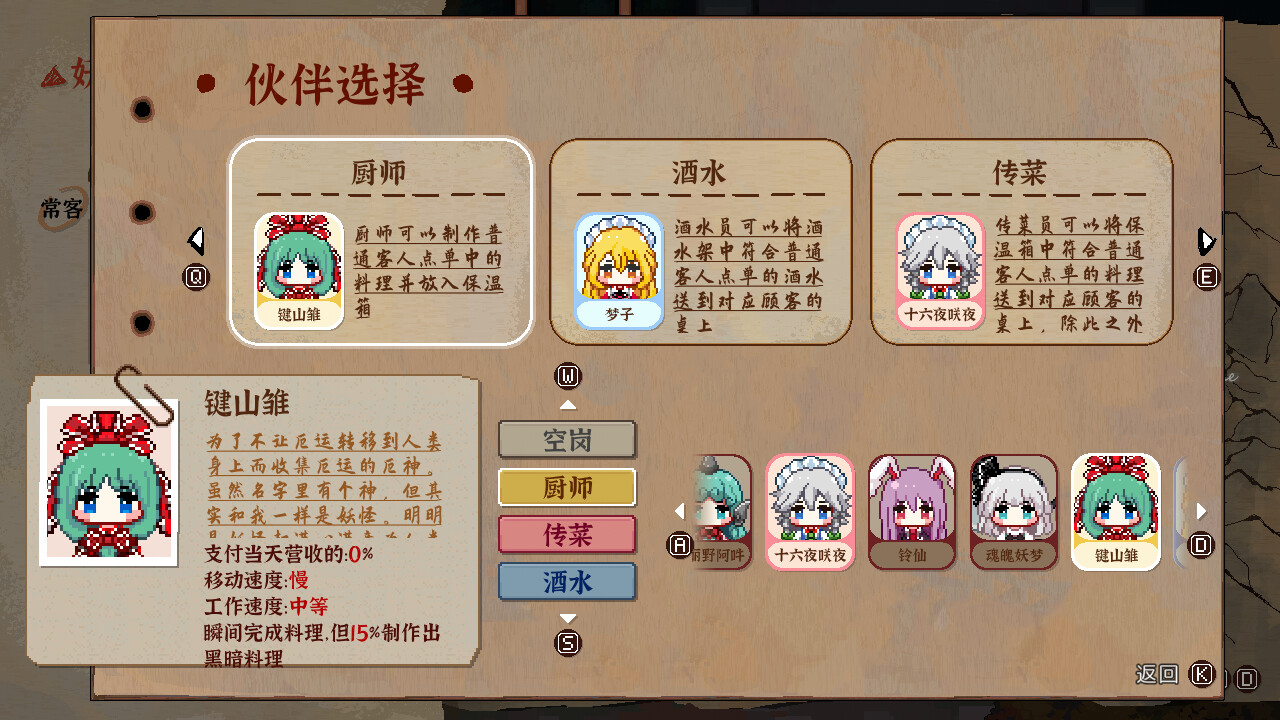
Task: Click the D arrow to scroll roster right
Action: click(x=1199, y=510)
